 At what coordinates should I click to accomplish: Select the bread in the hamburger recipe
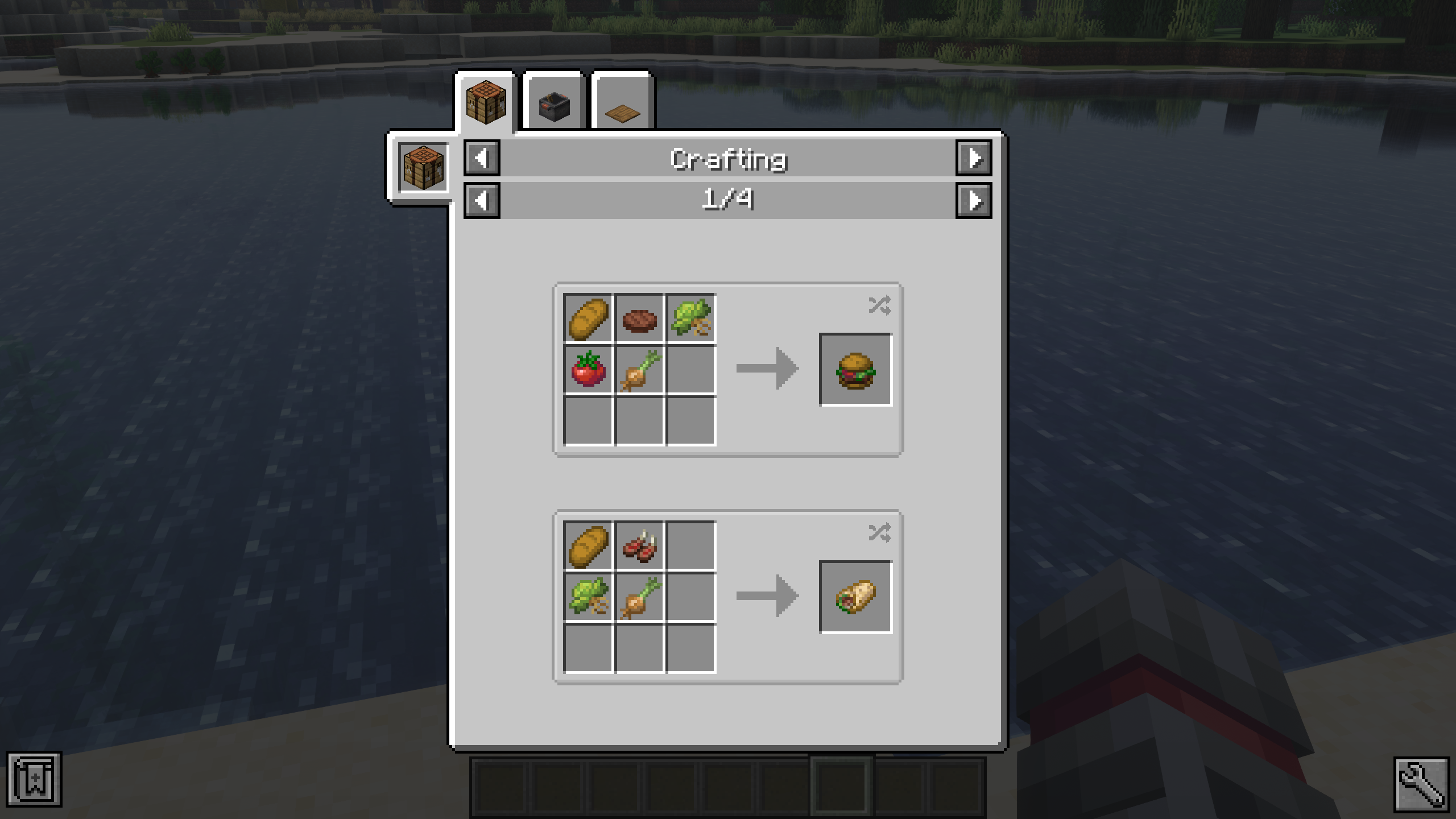point(588,318)
